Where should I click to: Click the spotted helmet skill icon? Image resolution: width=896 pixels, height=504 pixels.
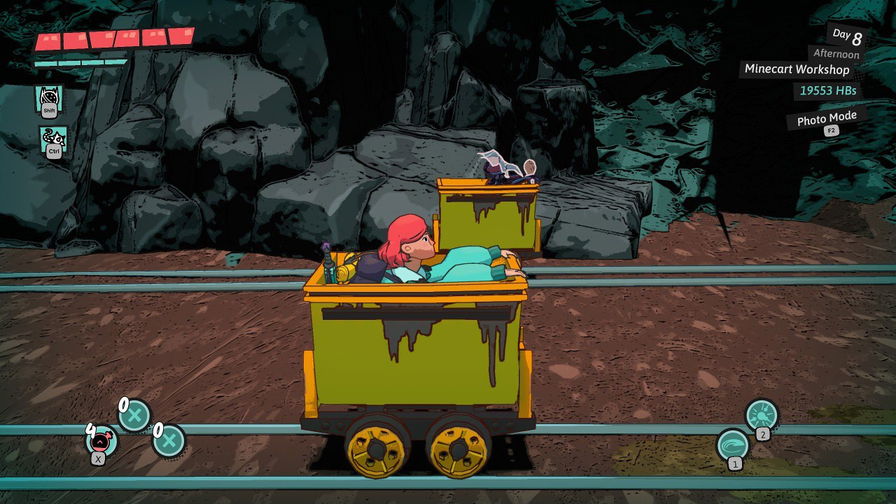click(x=49, y=97)
